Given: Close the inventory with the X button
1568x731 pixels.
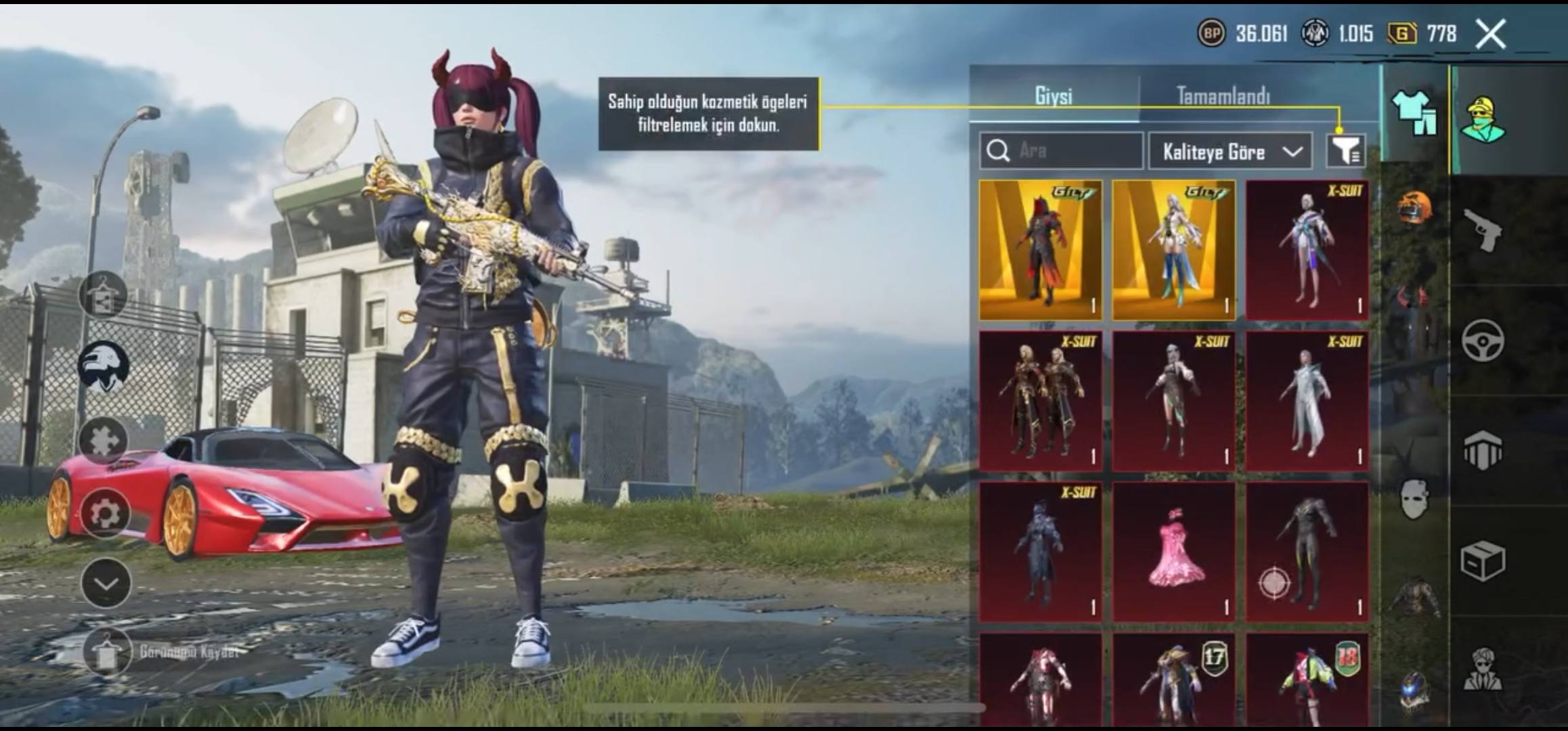Looking at the screenshot, I should (x=1490, y=34).
